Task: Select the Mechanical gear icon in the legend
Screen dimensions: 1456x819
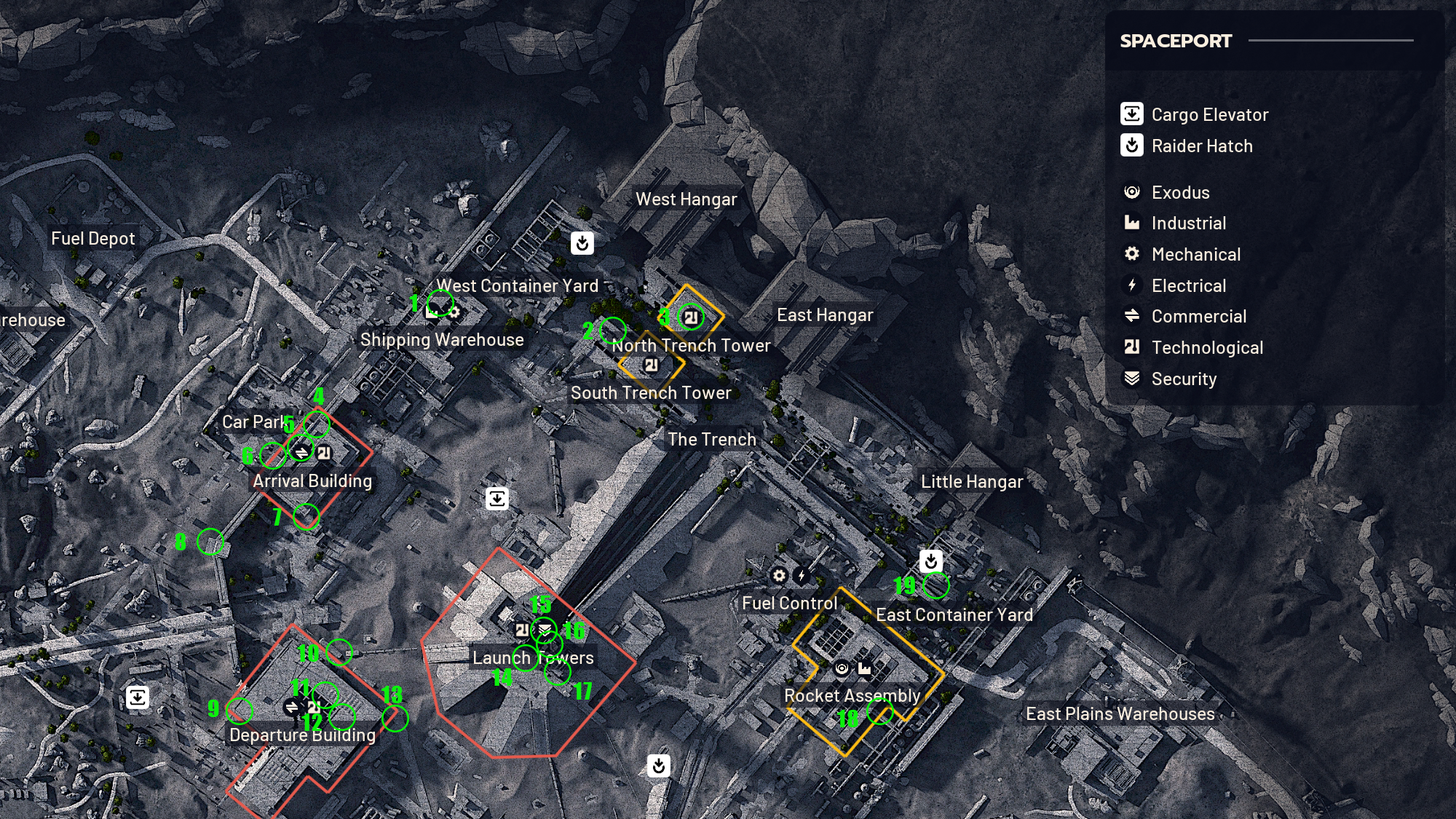Action: (x=1131, y=254)
